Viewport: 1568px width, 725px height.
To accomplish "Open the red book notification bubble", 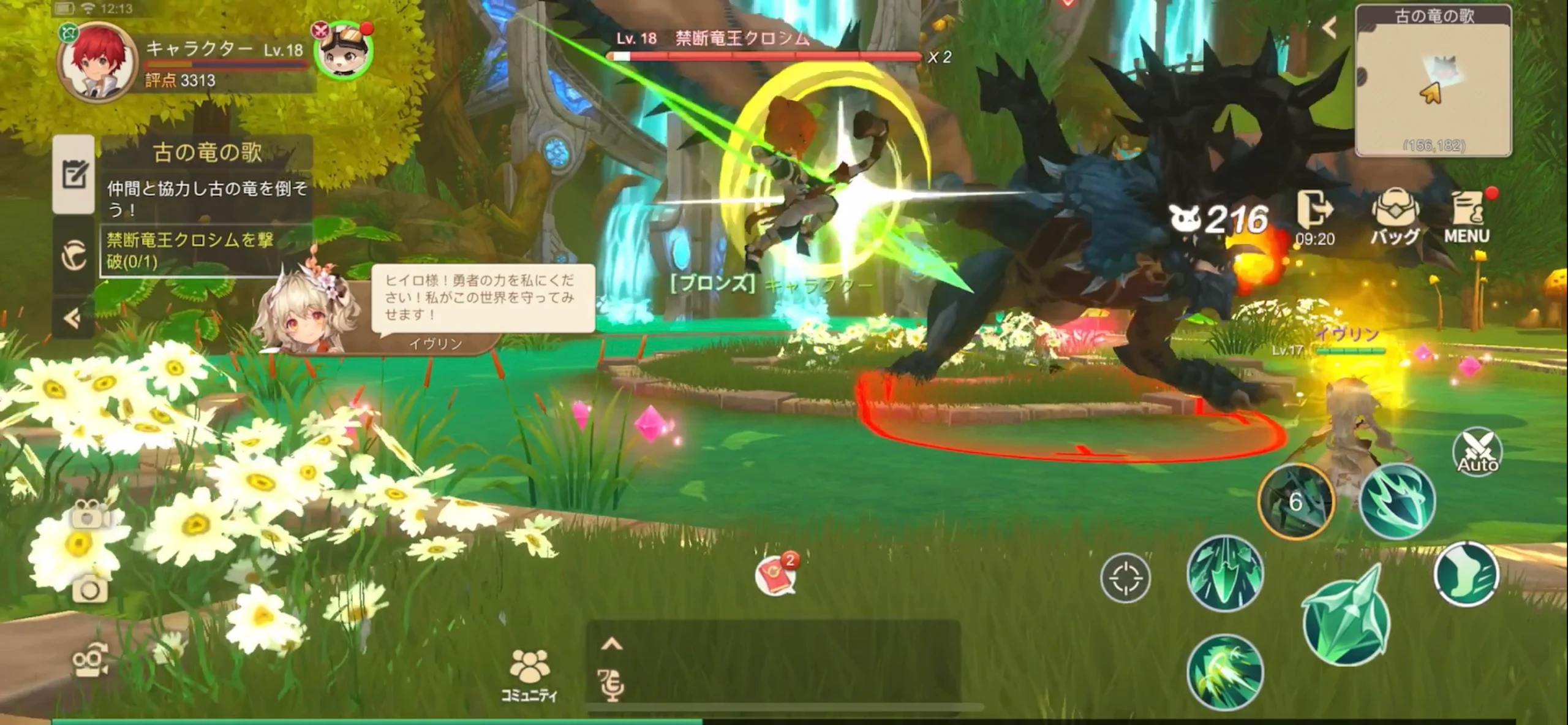I will (x=775, y=575).
